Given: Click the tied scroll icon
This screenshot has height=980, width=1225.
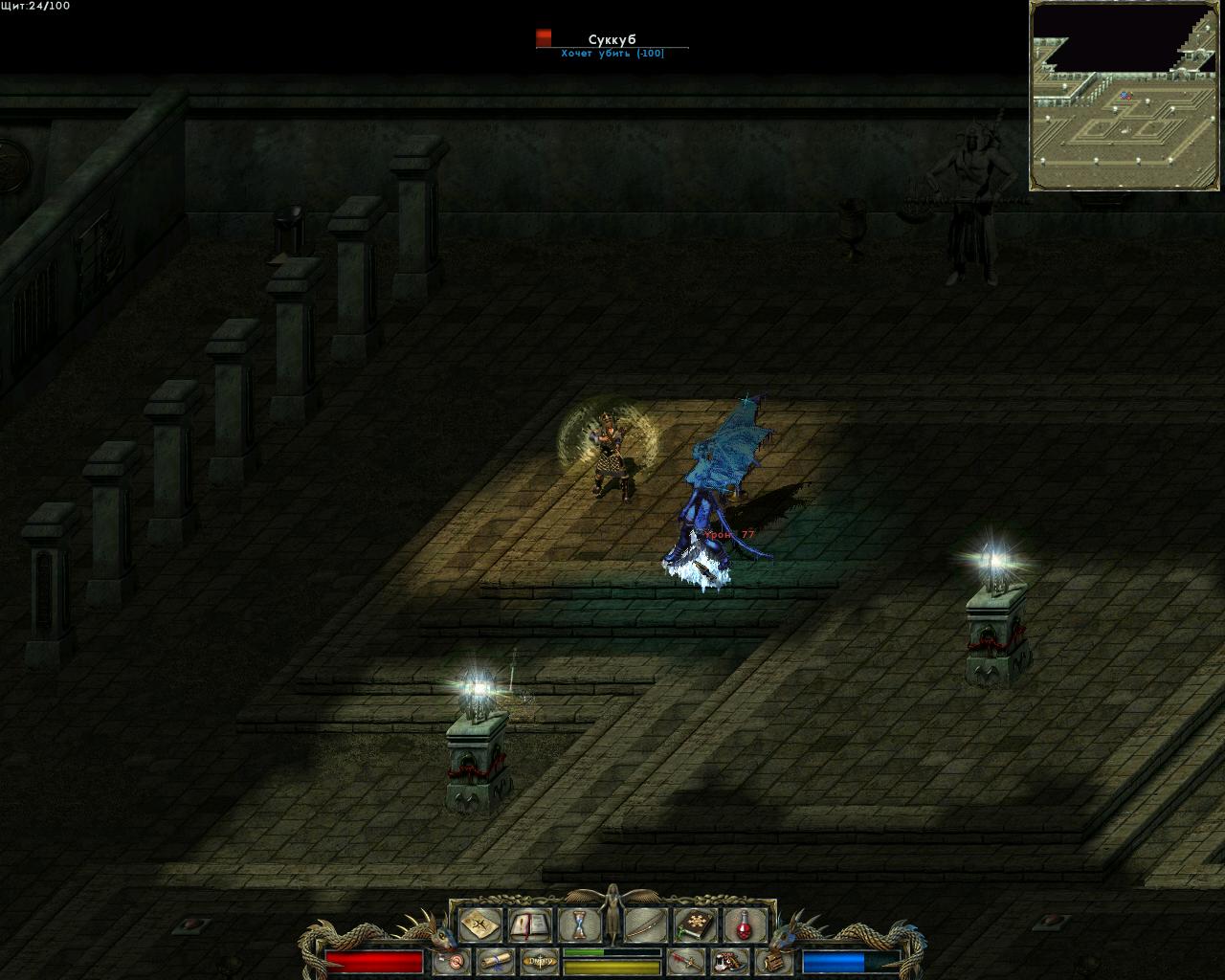Looking at the screenshot, I should click(496, 960).
